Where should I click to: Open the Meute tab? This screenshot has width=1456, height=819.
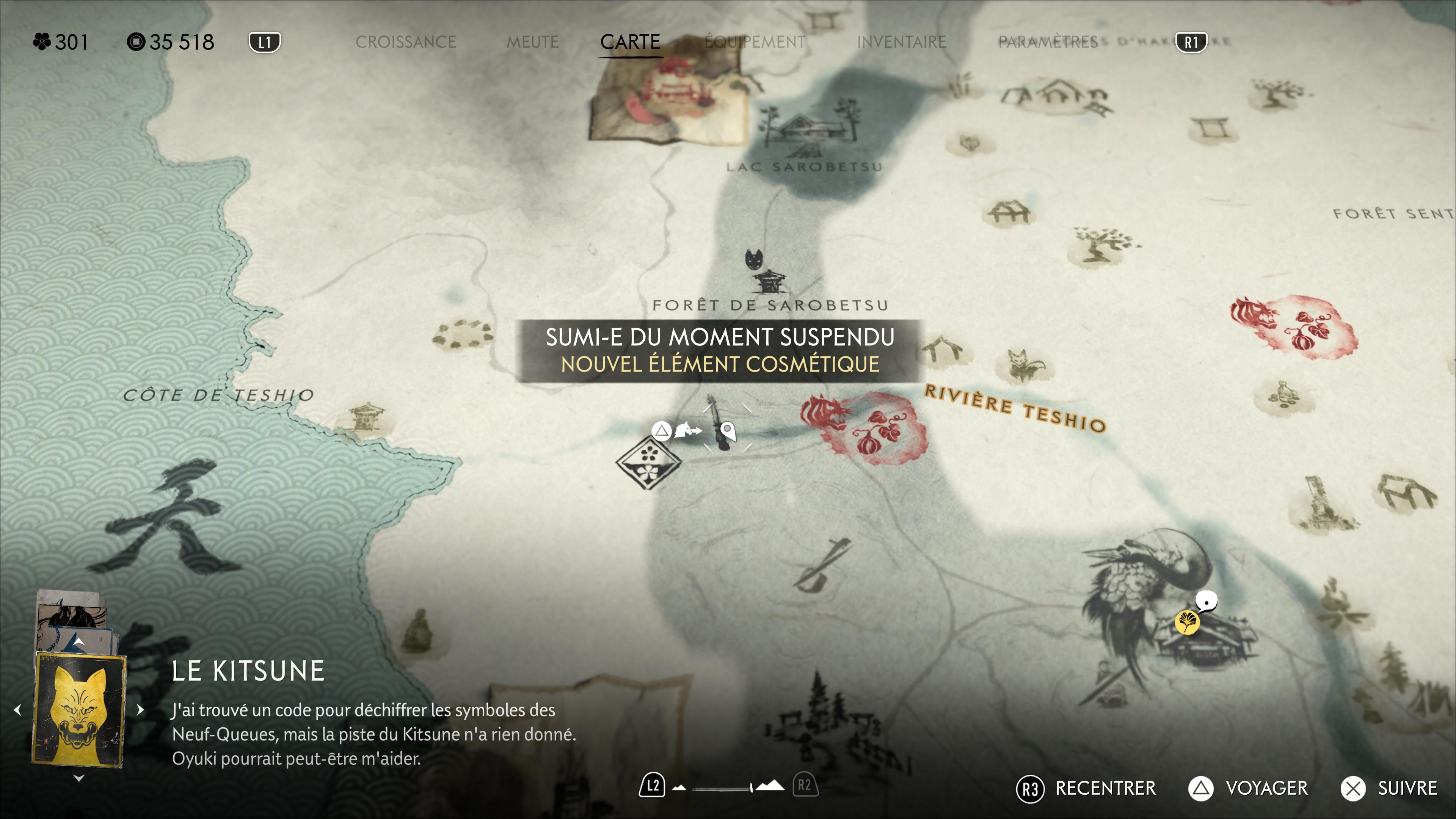[532, 42]
